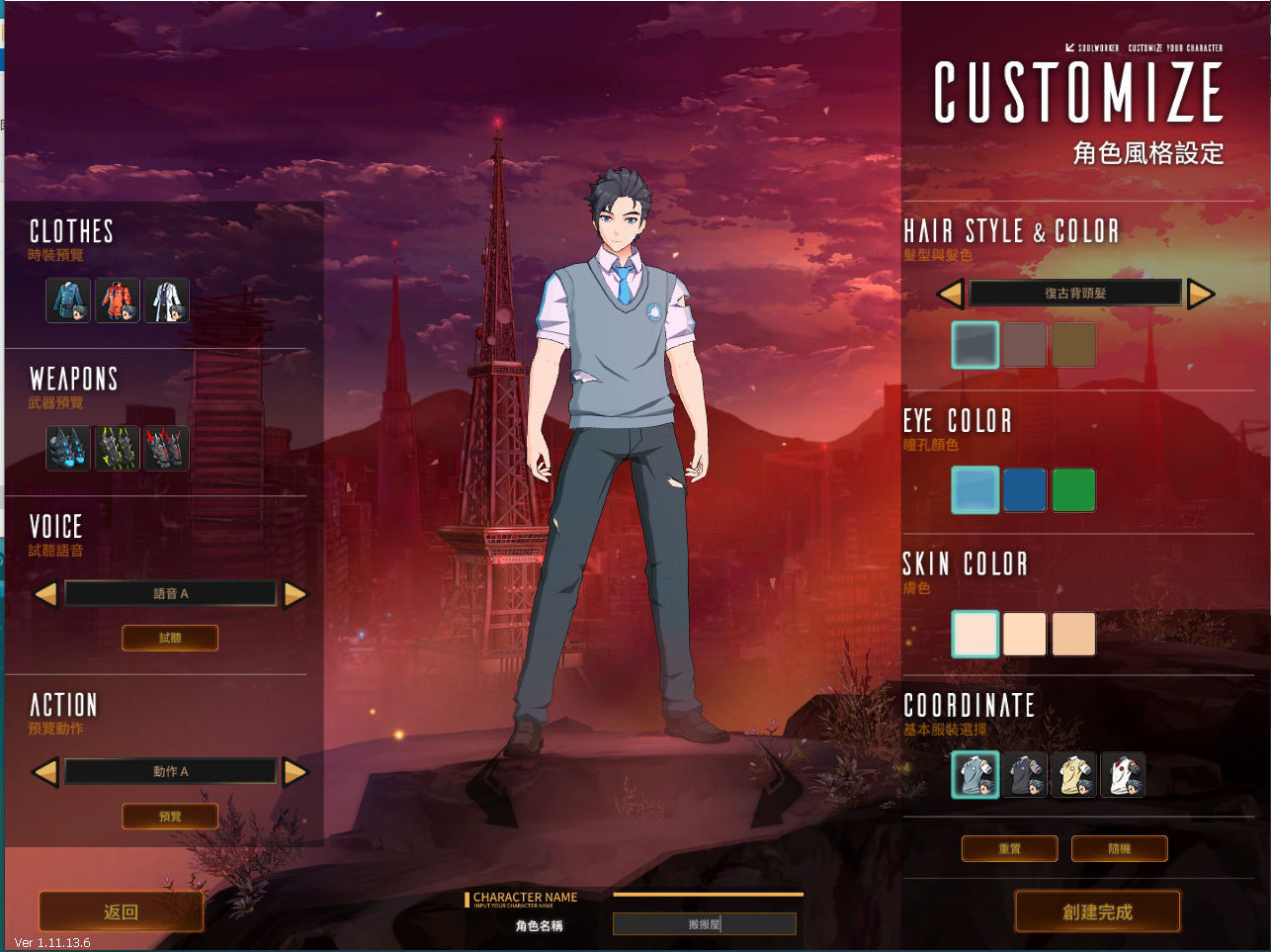The width and height of the screenshot is (1271, 952).
Task: Preview the red-spiked gauntlets weapon
Action: point(167,448)
